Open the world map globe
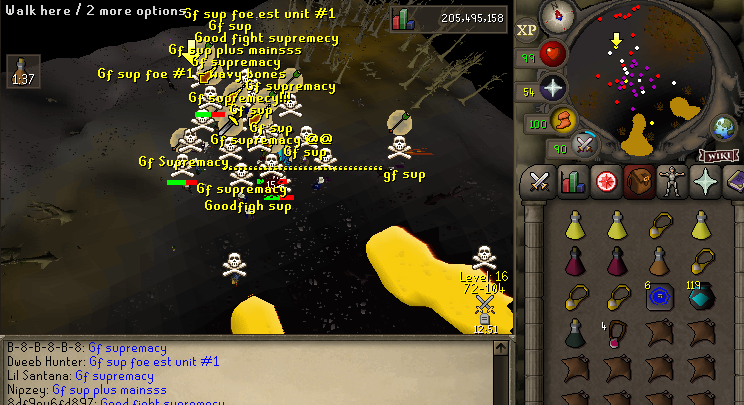Viewport: 744px width, 405px height. pos(724,128)
